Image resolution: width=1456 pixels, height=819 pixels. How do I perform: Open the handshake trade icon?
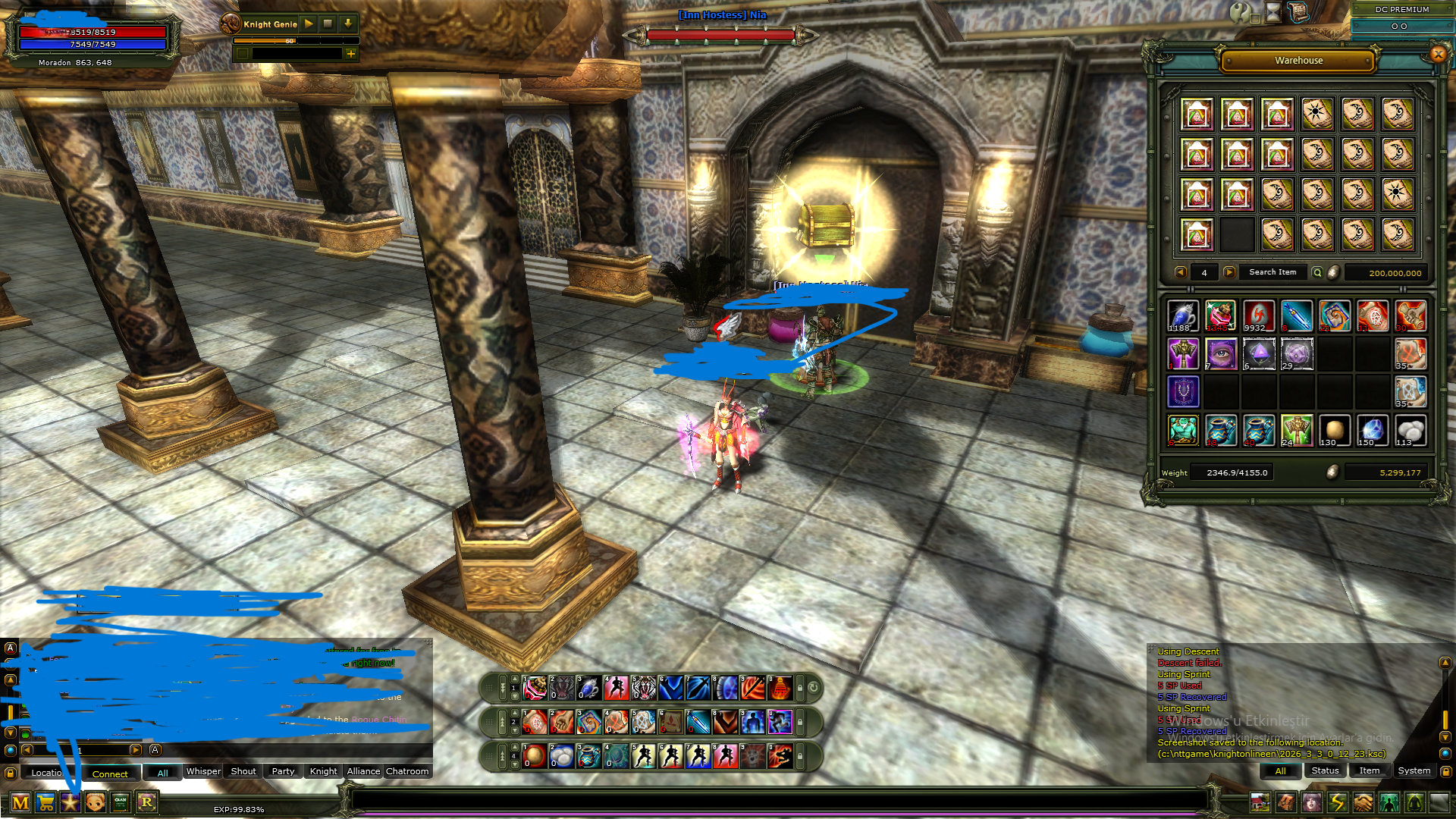click(1363, 802)
